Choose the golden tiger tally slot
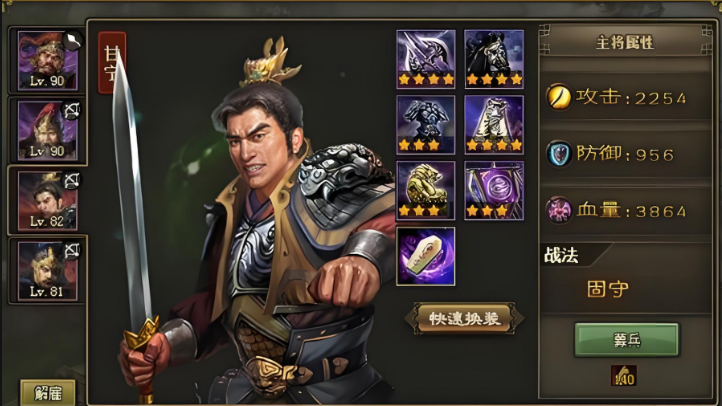 tap(426, 190)
